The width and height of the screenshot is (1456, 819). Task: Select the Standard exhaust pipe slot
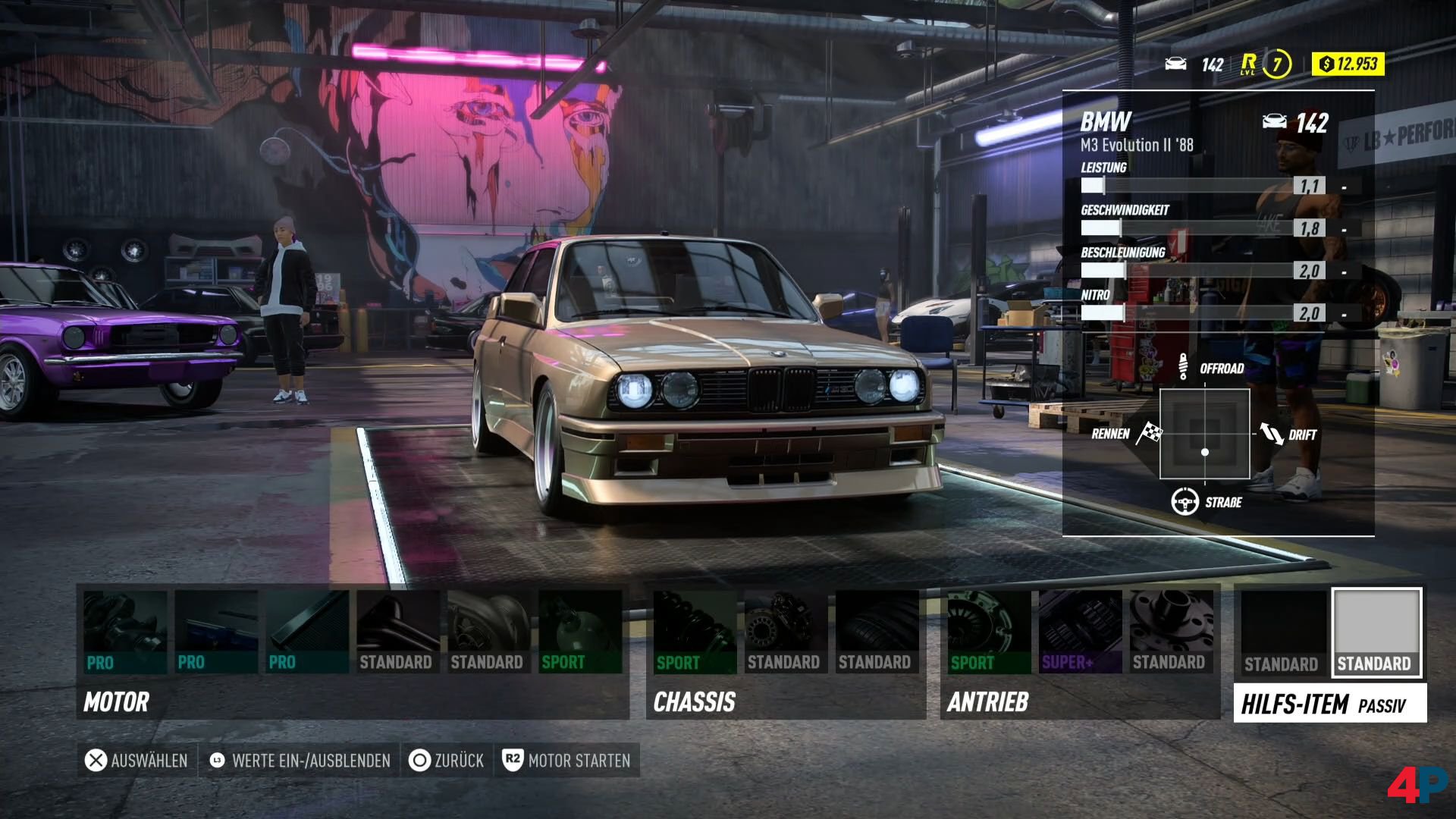(x=398, y=632)
